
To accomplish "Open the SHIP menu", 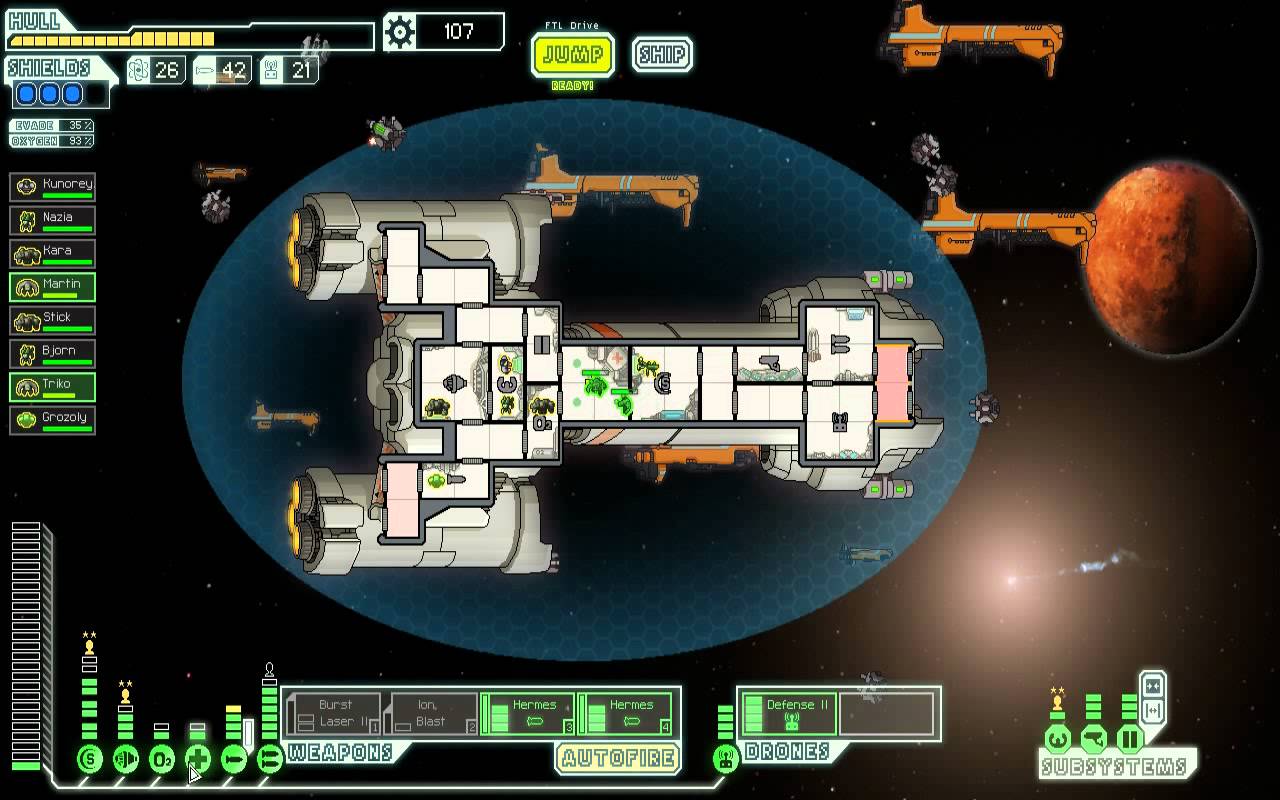I will 662,54.
